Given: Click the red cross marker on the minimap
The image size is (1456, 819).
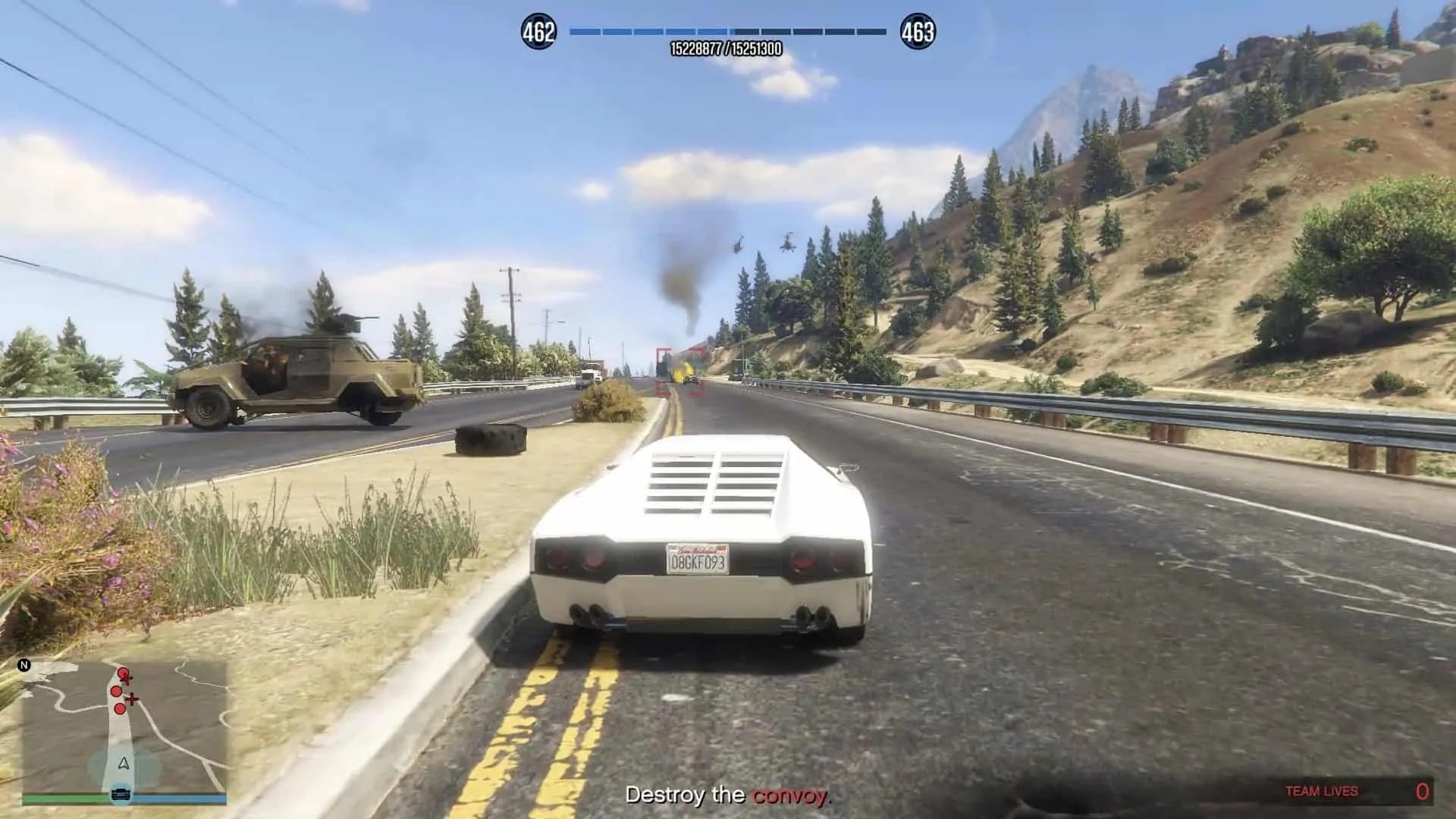Looking at the screenshot, I should (132, 699).
